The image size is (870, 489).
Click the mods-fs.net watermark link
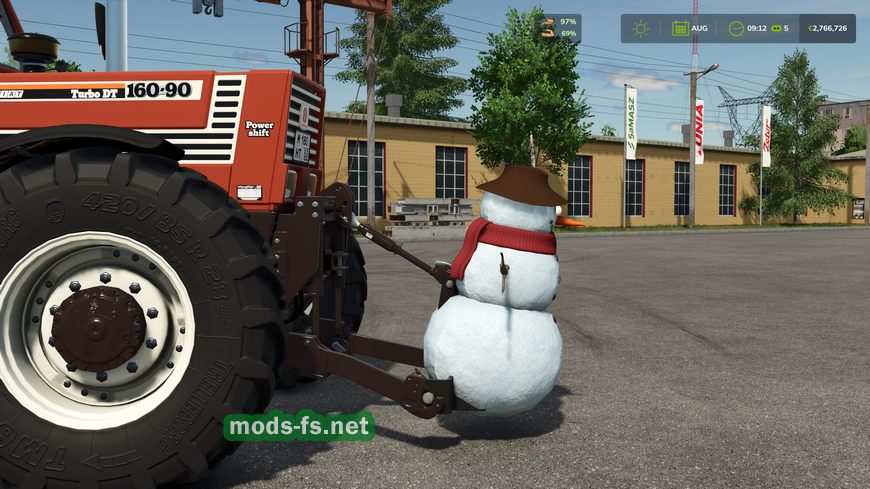pyautogui.click(x=299, y=427)
